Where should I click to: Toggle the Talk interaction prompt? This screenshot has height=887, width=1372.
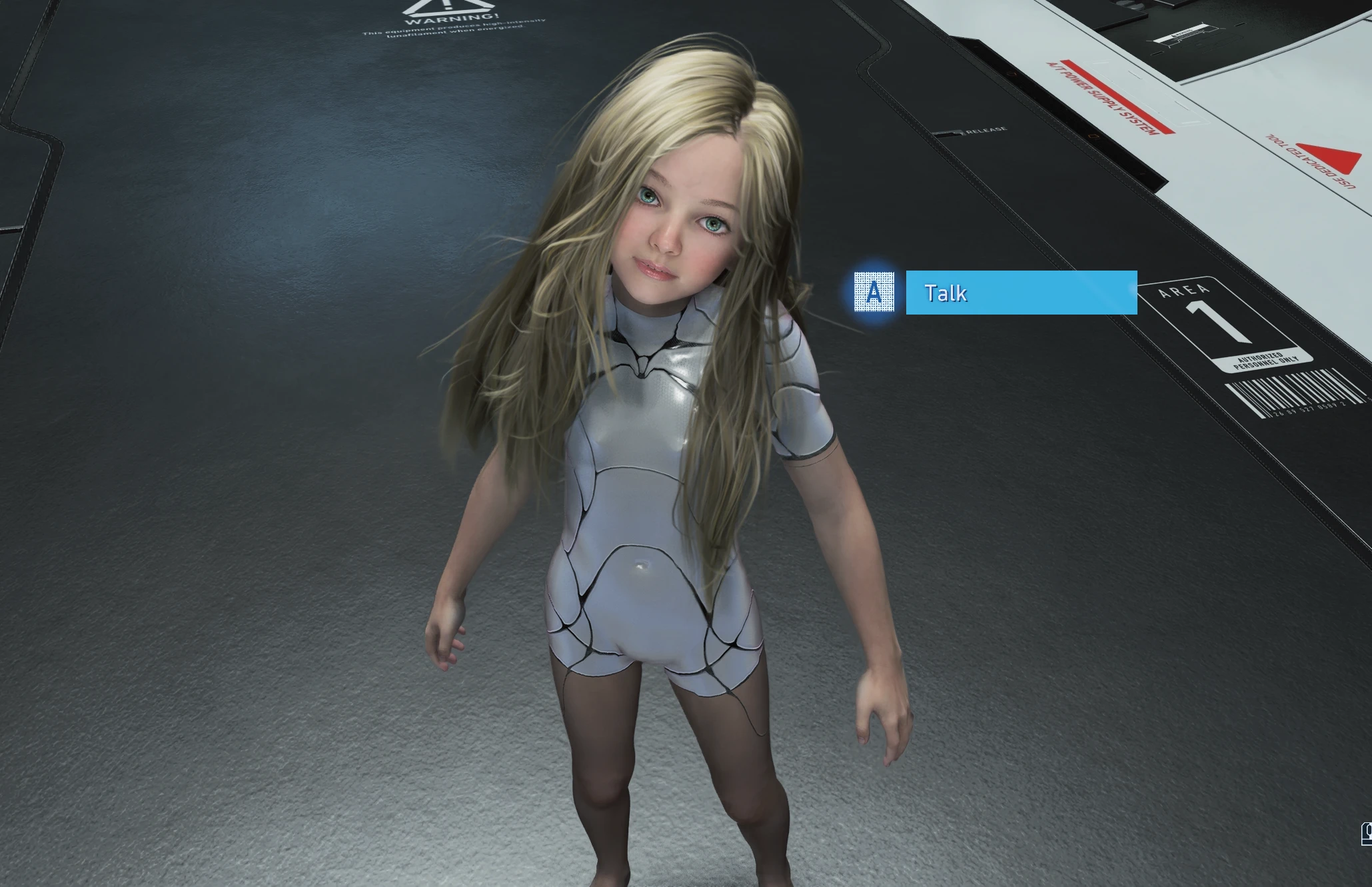tap(1021, 293)
